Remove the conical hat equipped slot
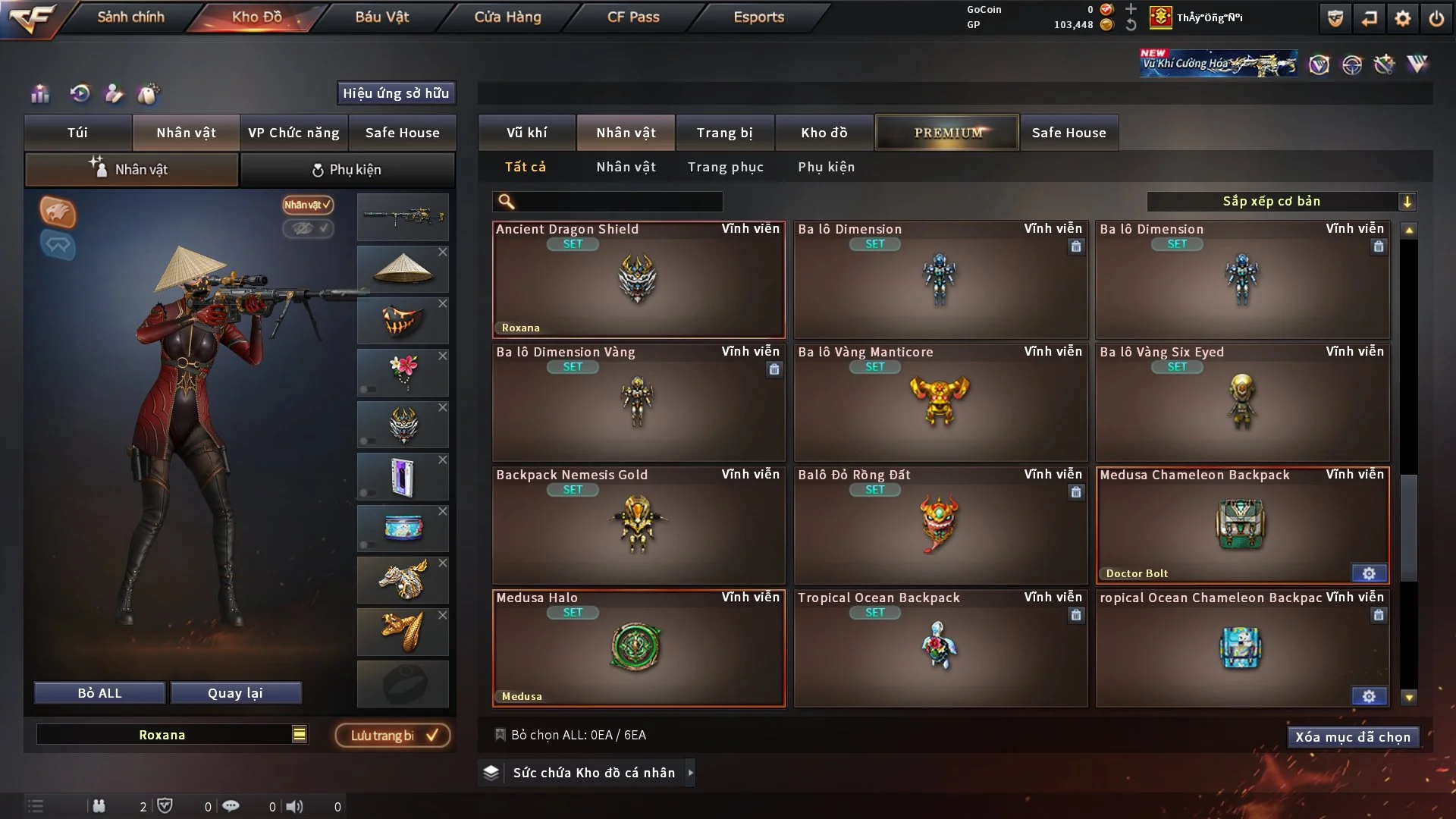 coord(443,252)
